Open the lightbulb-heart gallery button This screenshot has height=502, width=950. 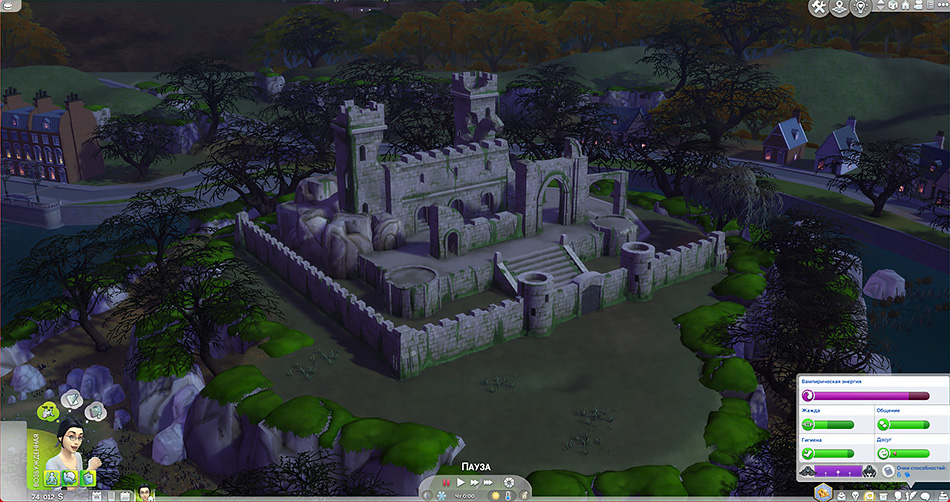863,7
